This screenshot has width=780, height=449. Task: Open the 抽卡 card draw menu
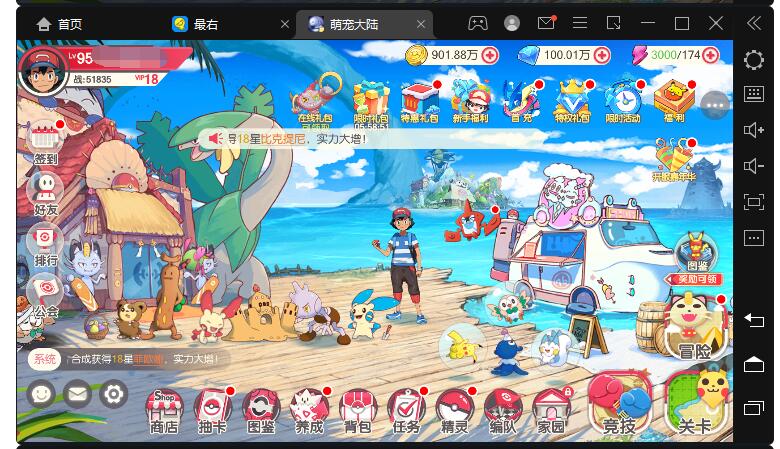212,410
